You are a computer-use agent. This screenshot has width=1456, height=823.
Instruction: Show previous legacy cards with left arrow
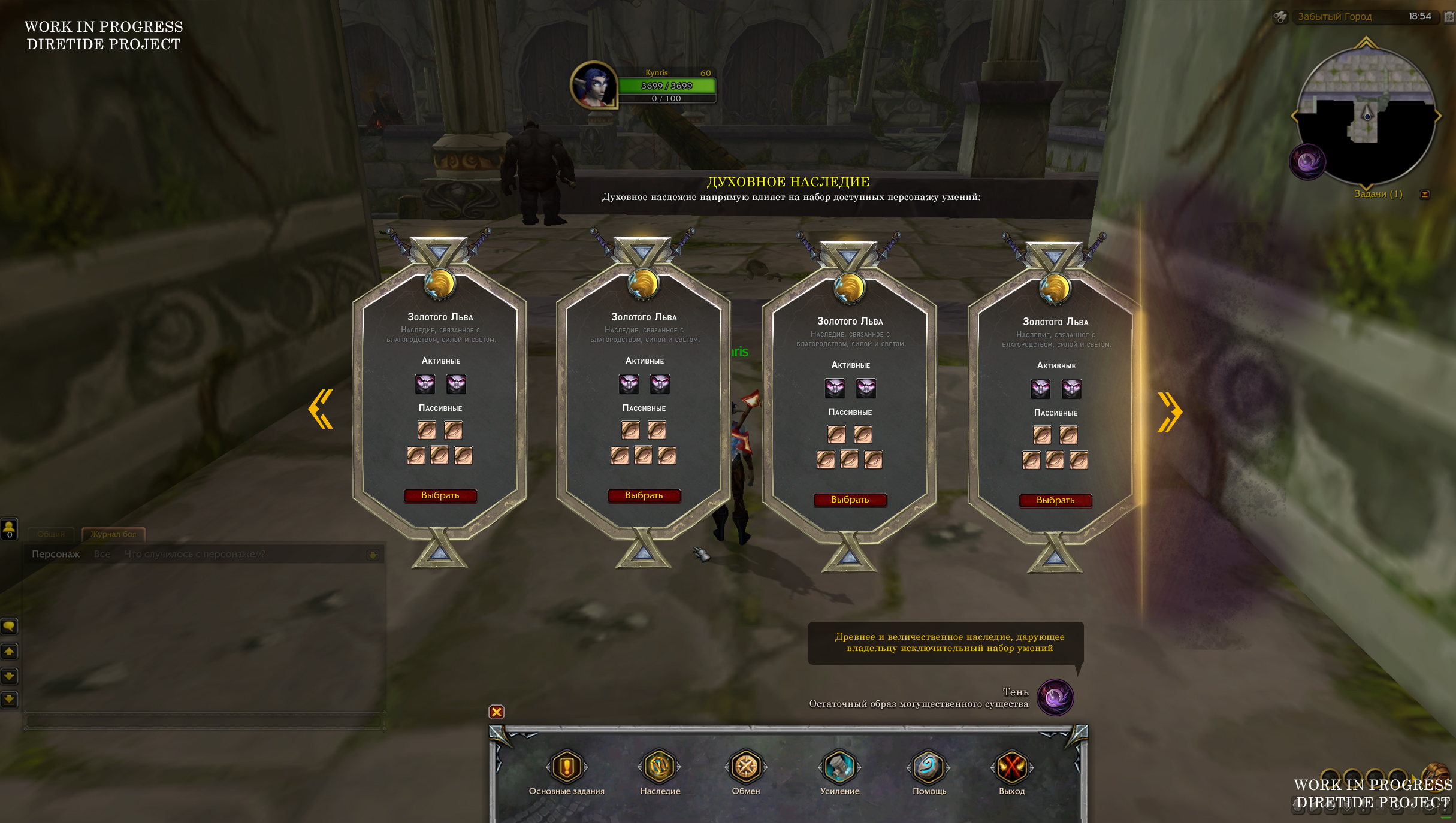point(321,410)
